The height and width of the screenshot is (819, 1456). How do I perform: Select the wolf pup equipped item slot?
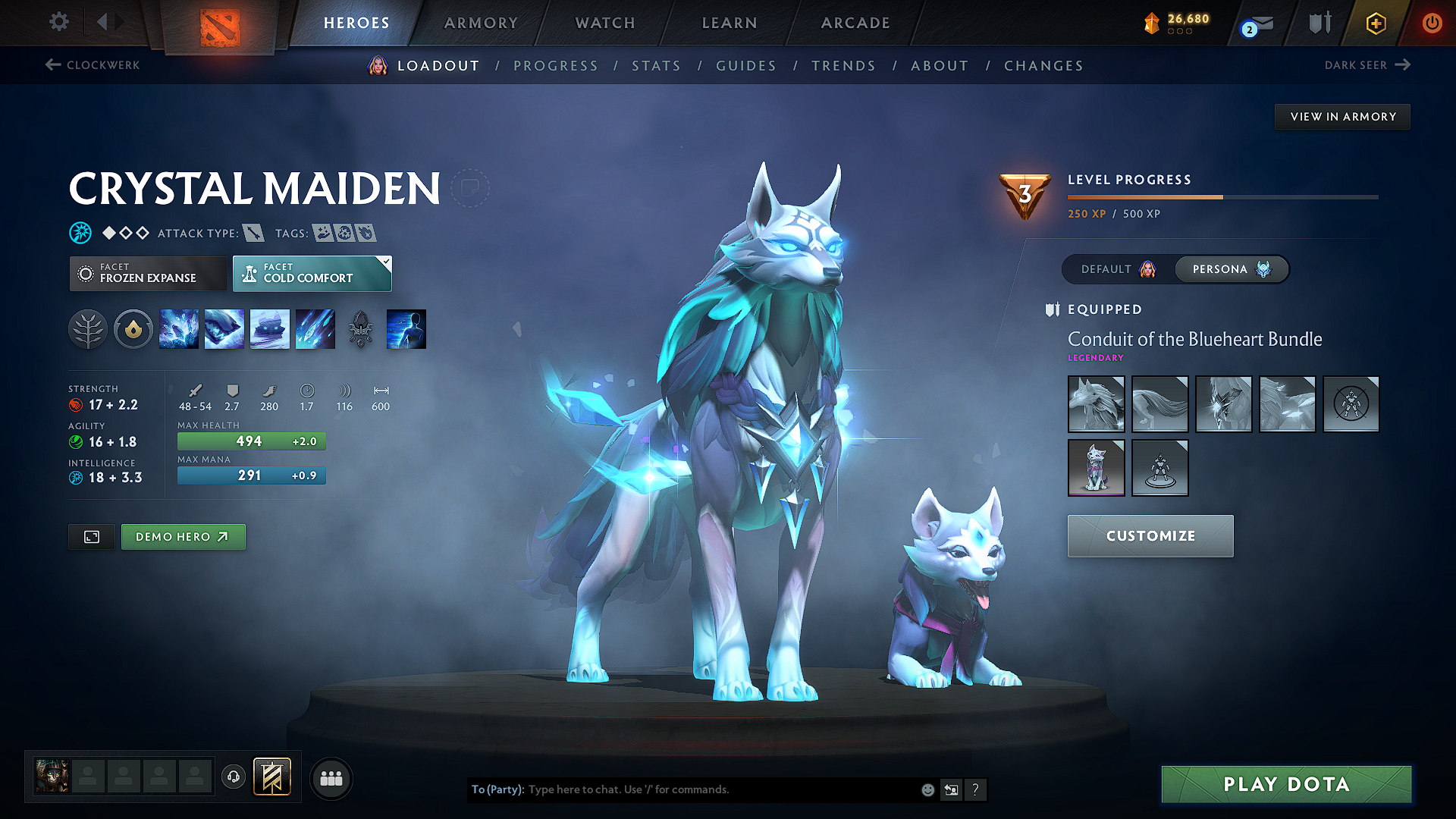(1096, 468)
